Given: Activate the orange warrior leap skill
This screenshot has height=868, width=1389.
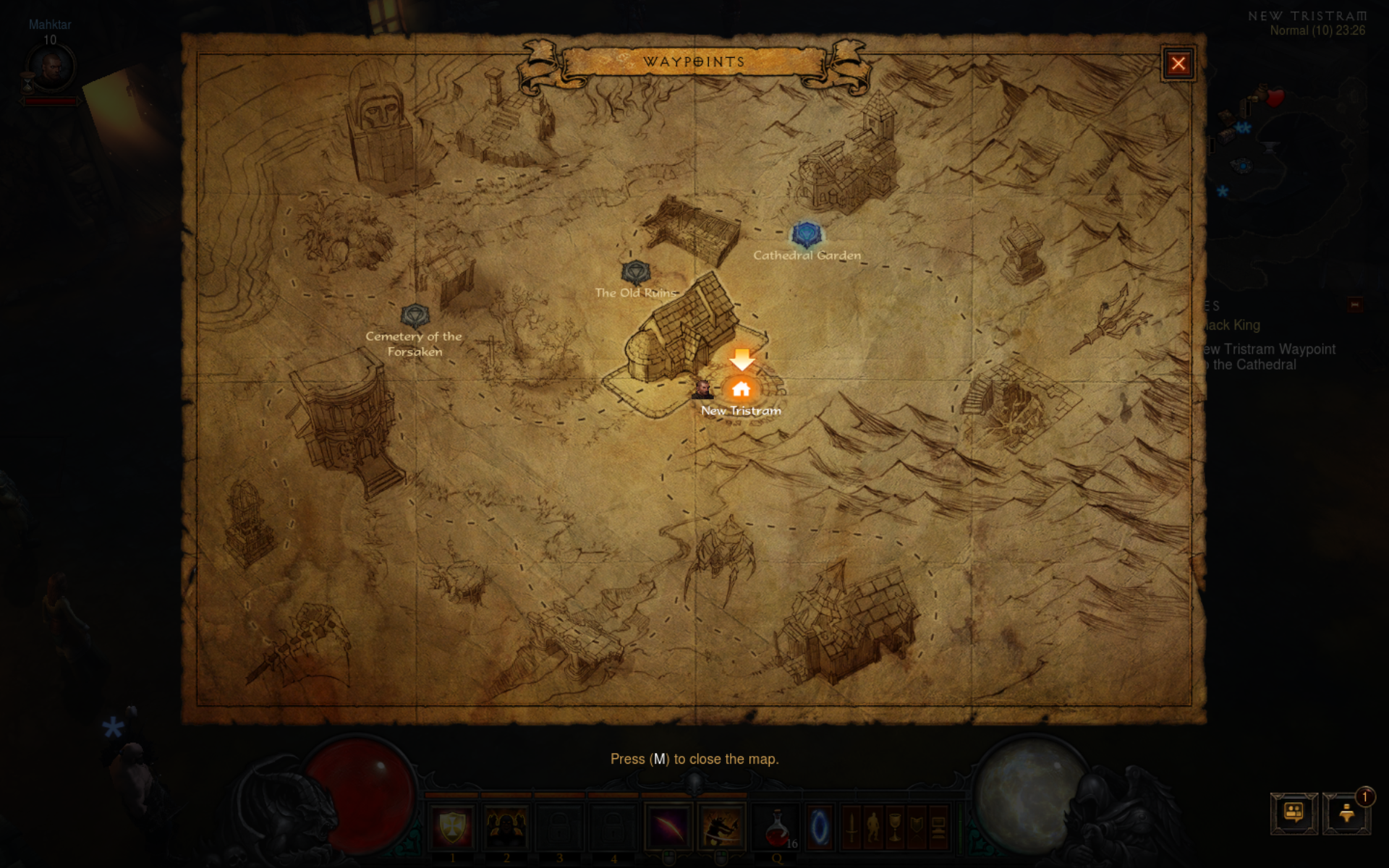Looking at the screenshot, I should pos(721,827).
